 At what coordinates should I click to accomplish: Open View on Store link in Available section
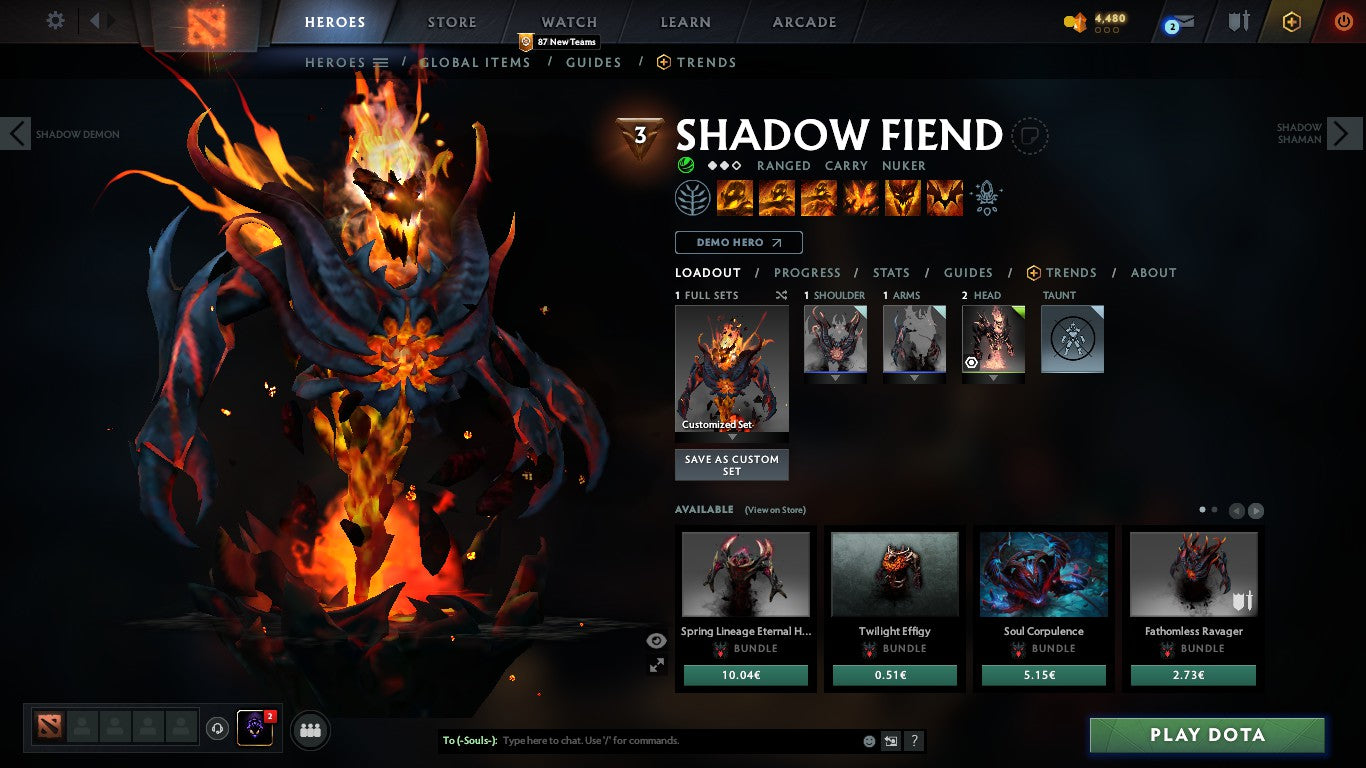pos(776,509)
